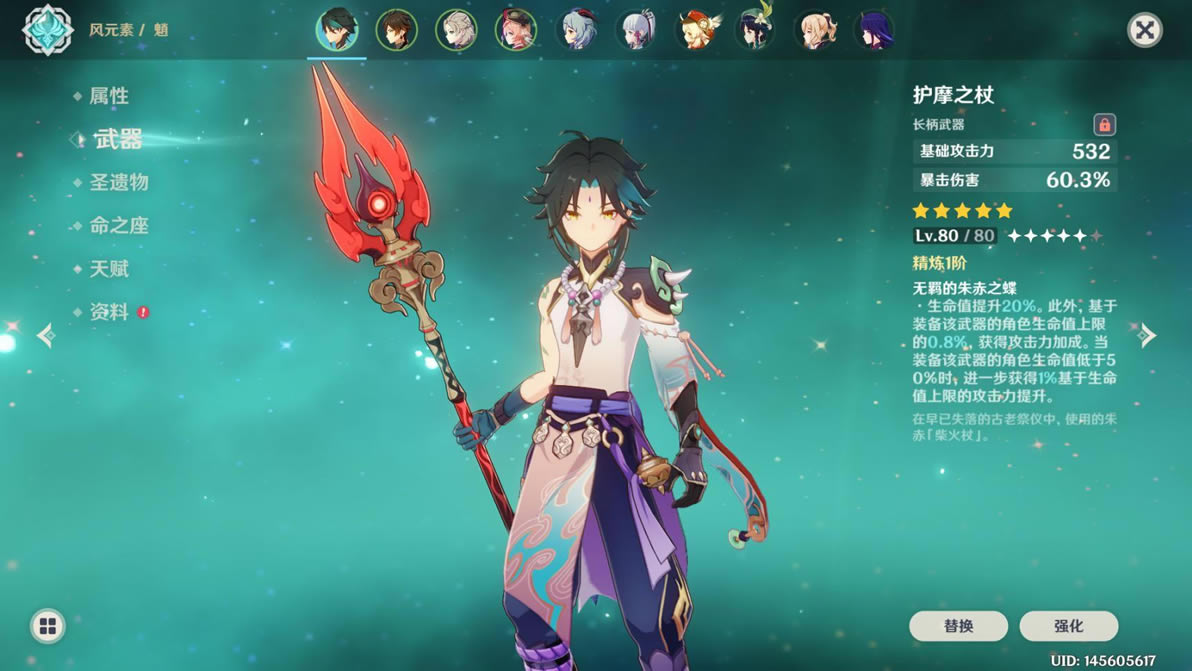Open the 属性 attributes section
1192x671 pixels.
click(x=109, y=96)
